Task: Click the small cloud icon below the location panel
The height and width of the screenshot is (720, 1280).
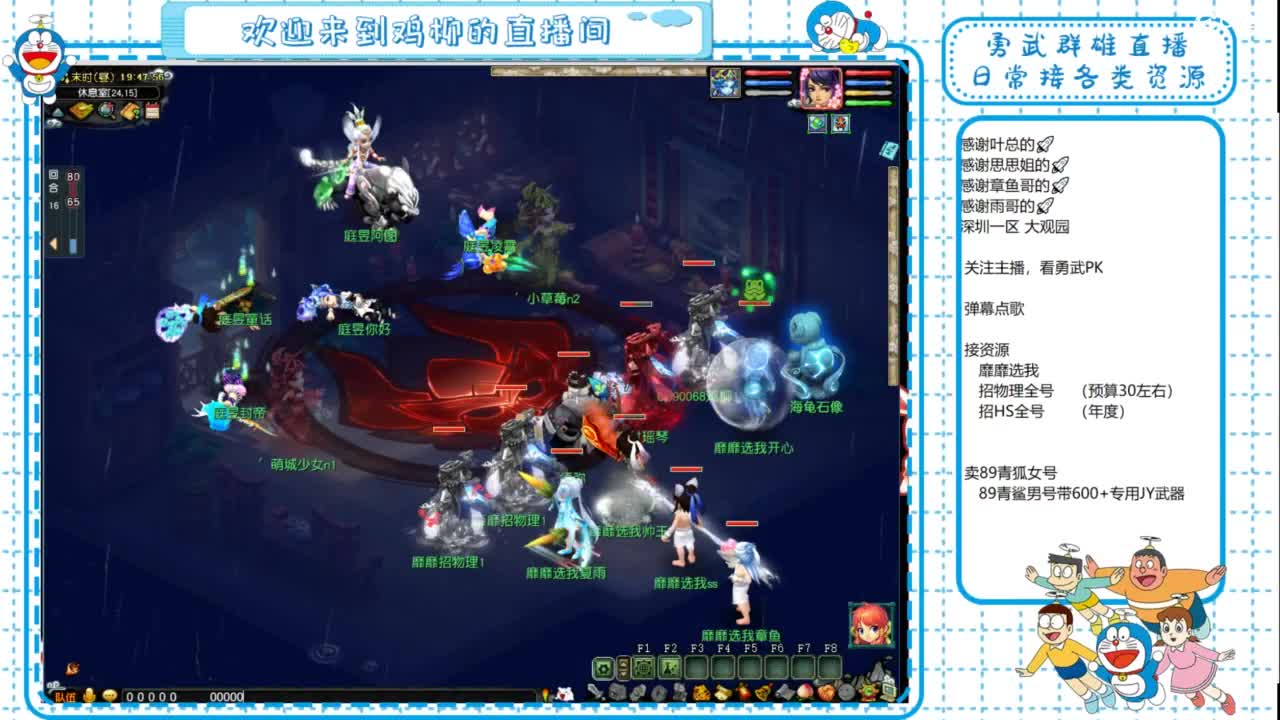Action: (x=55, y=123)
